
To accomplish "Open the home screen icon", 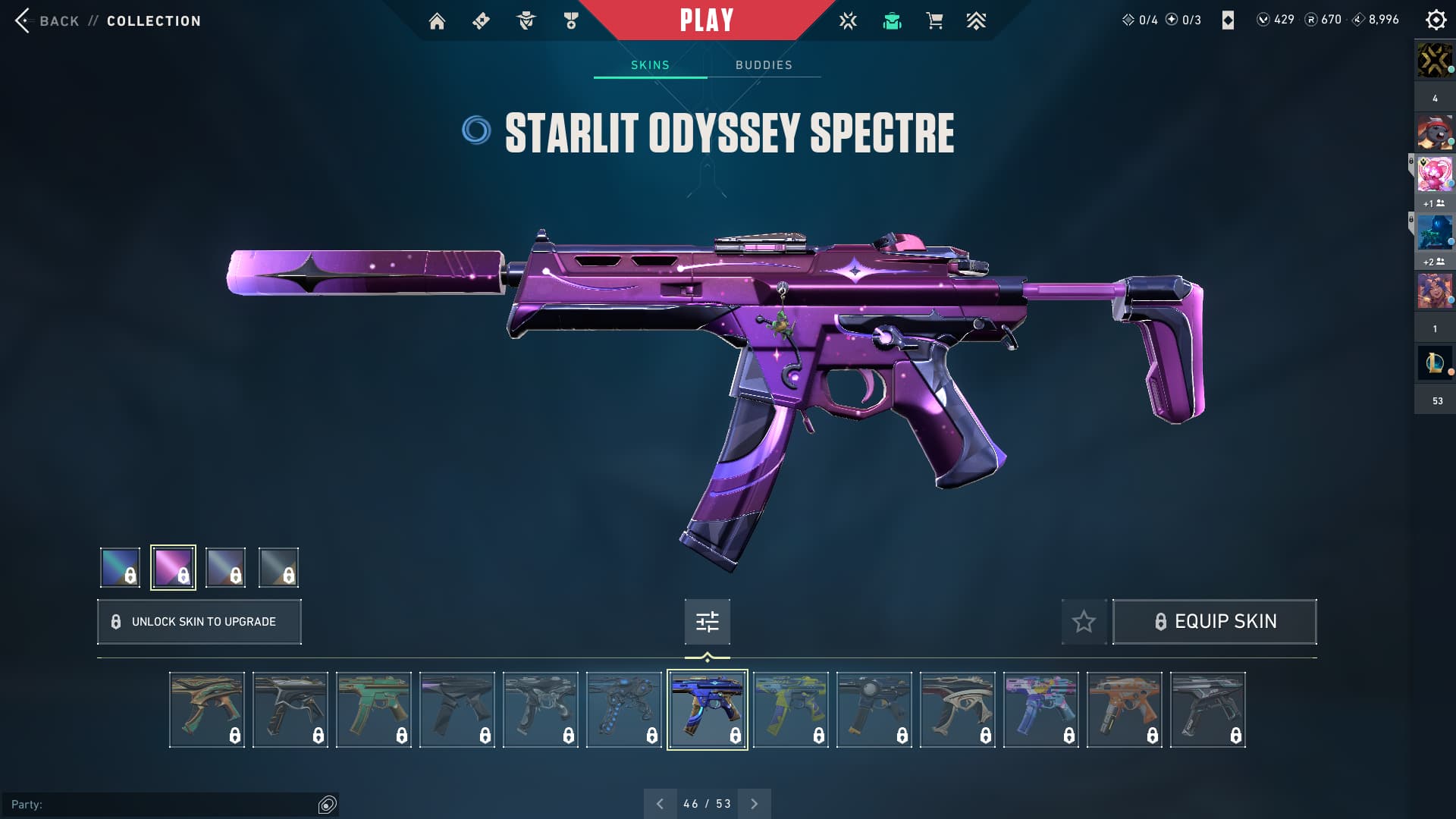I will click(437, 21).
